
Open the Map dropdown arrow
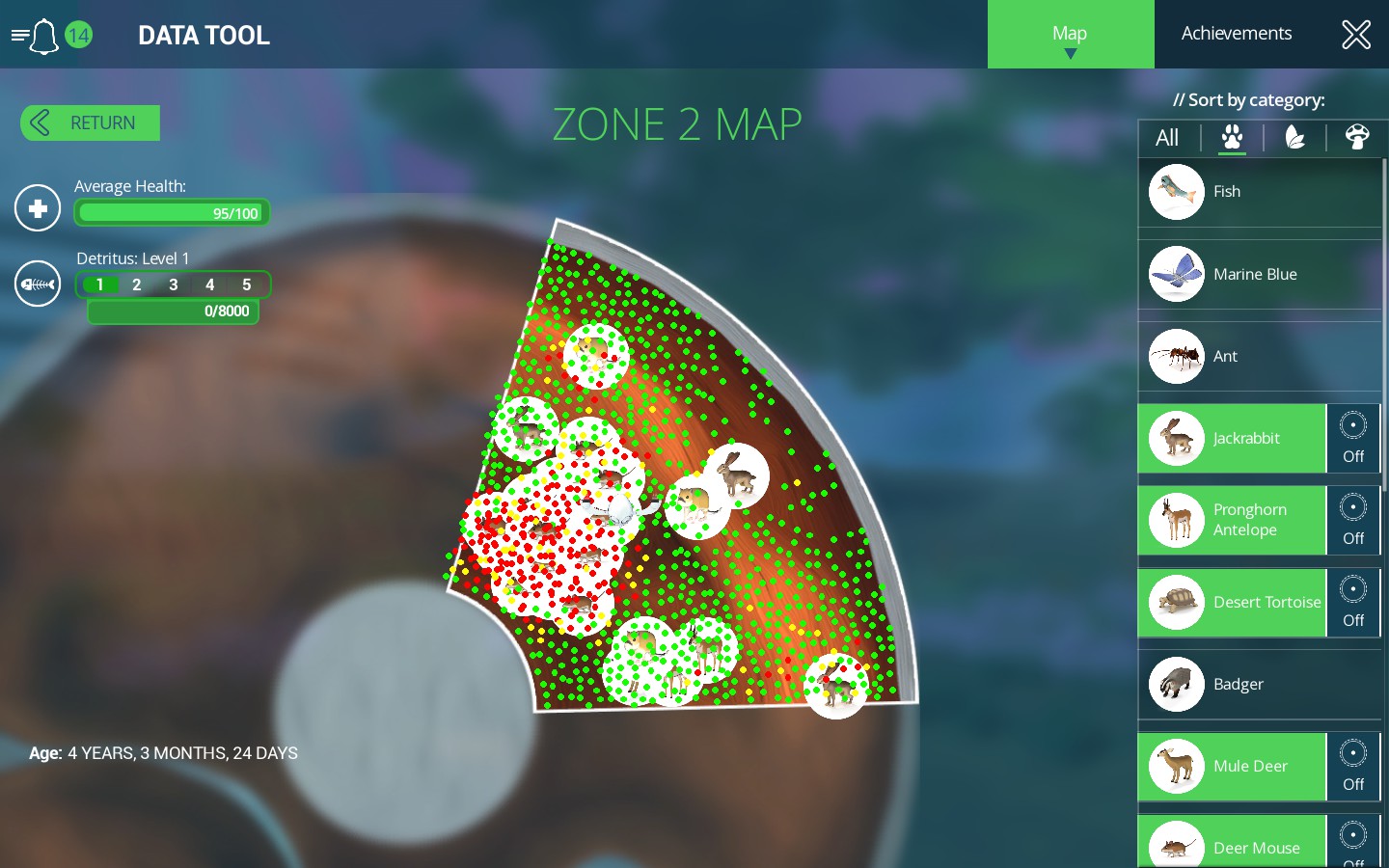point(1071,56)
